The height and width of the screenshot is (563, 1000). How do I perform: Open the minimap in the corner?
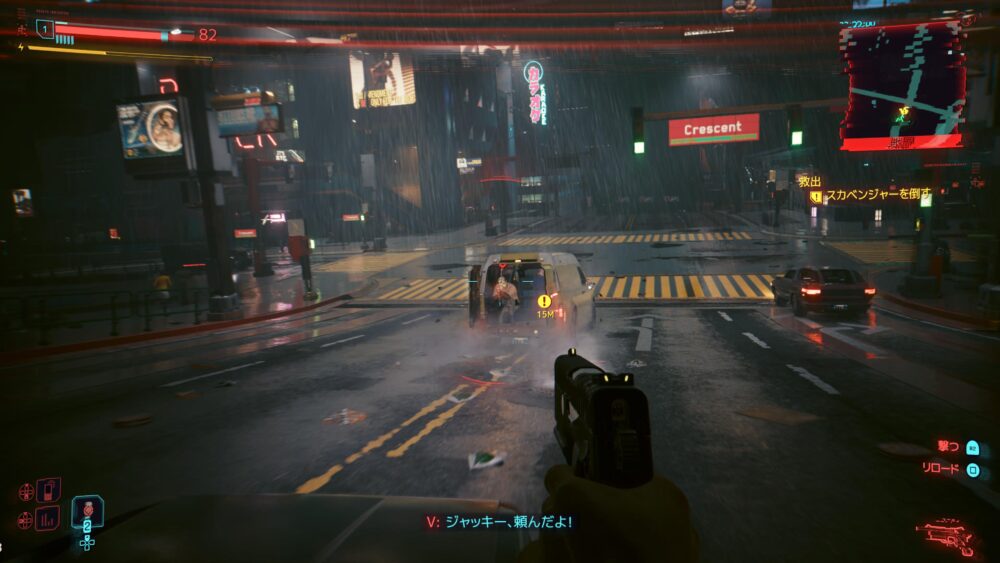pos(901,85)
